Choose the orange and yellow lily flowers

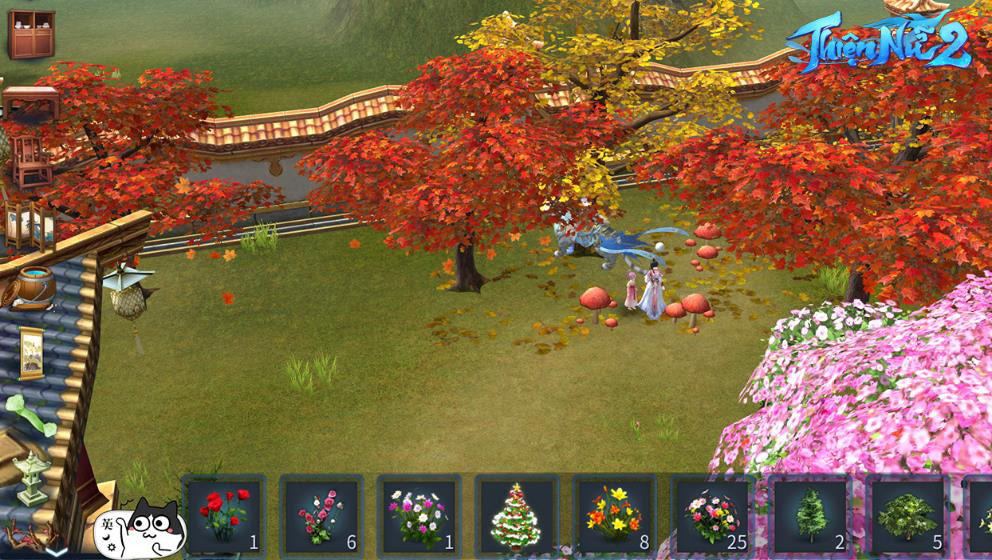click(x=614, y=514)
